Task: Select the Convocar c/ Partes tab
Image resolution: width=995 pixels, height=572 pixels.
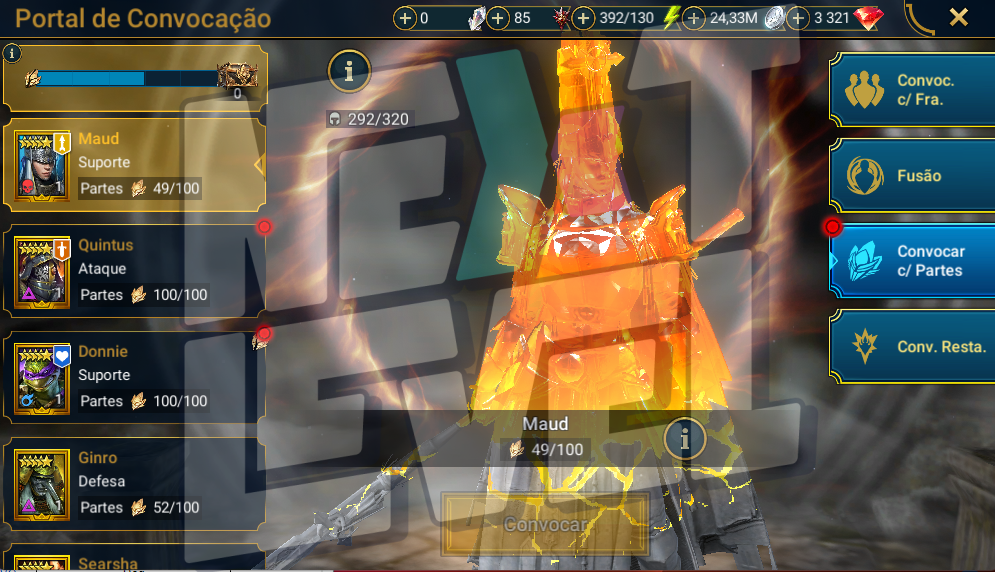Action: tap(912, 261)
